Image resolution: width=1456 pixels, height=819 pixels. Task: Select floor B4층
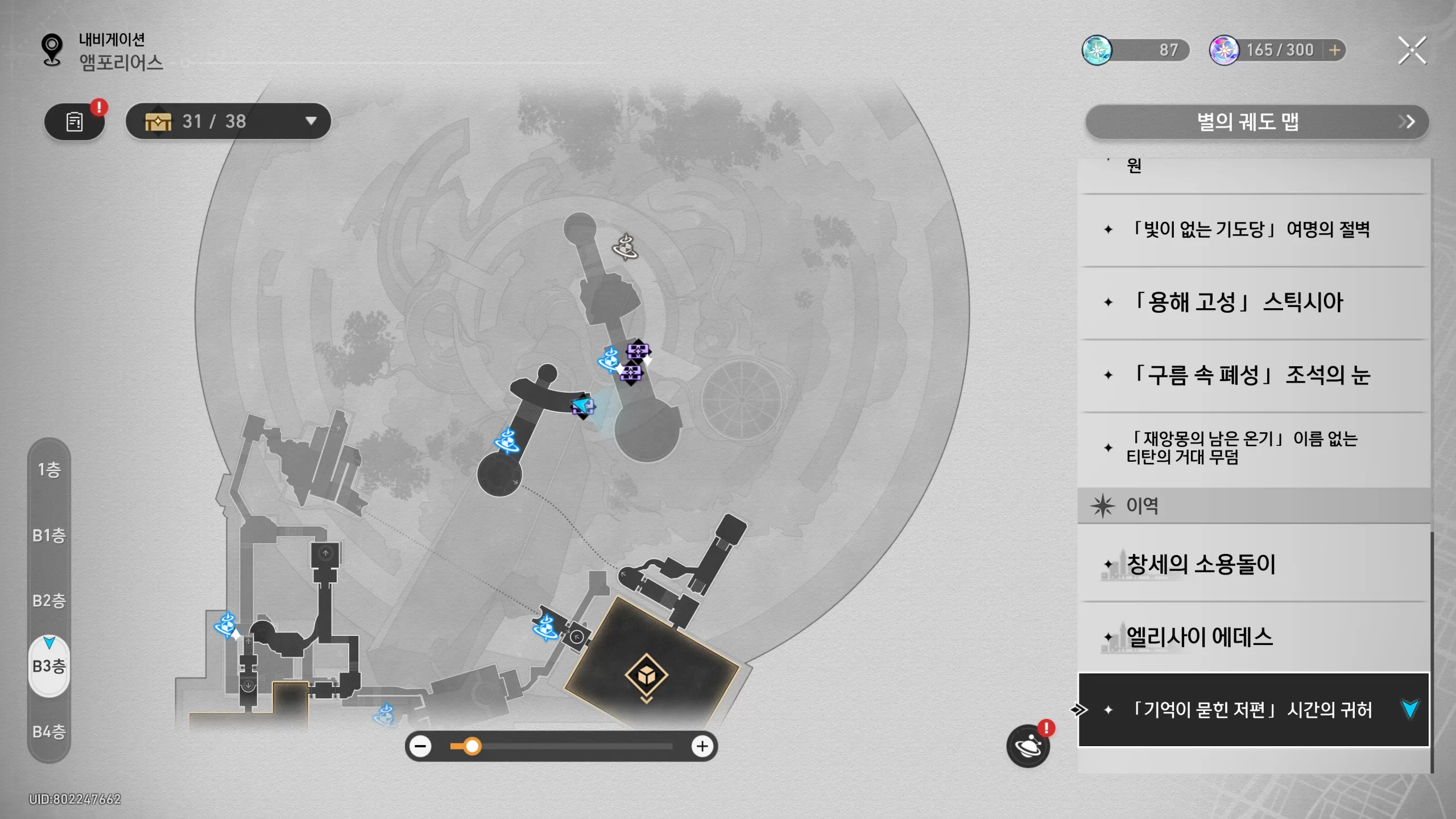(x=49, y=731)
